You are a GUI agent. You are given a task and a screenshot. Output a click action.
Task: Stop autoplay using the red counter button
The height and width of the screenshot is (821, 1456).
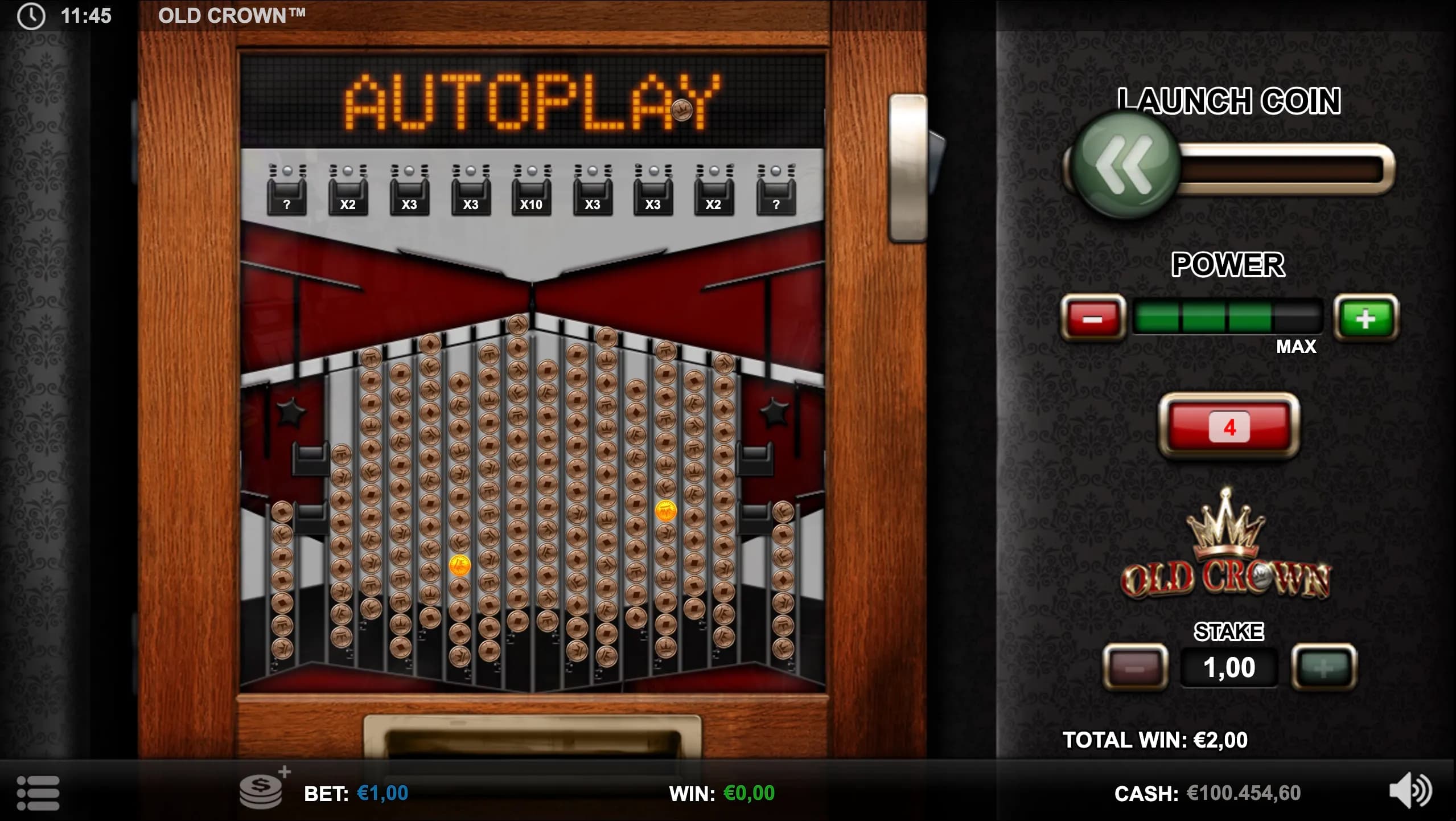point(1229,426)
